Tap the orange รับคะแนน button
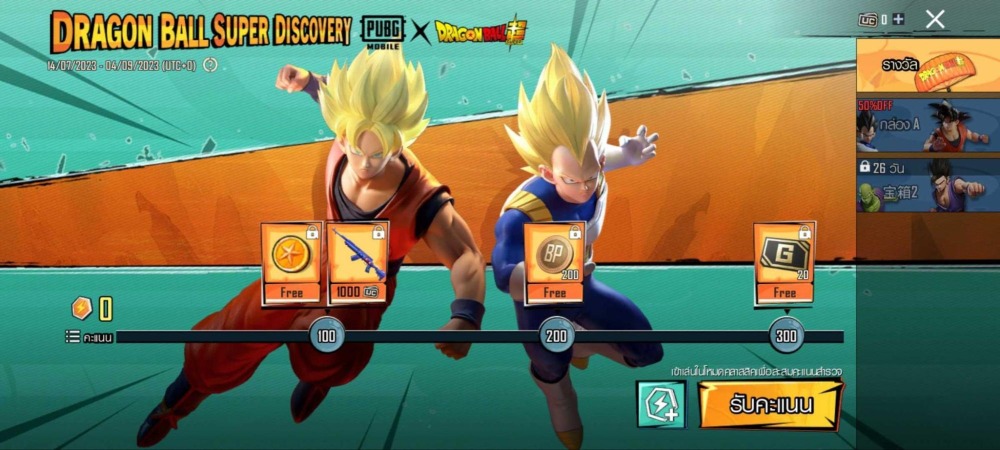Viewport: 1000px width, 450px height. pos(769,405)
